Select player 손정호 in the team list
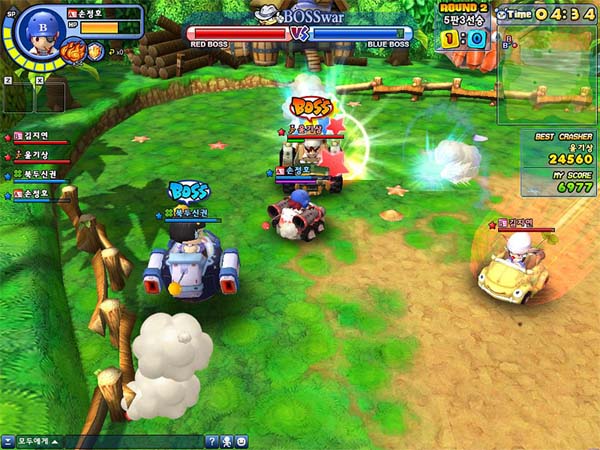This screenshot has width=600, height=450. (x=33, y=193)
